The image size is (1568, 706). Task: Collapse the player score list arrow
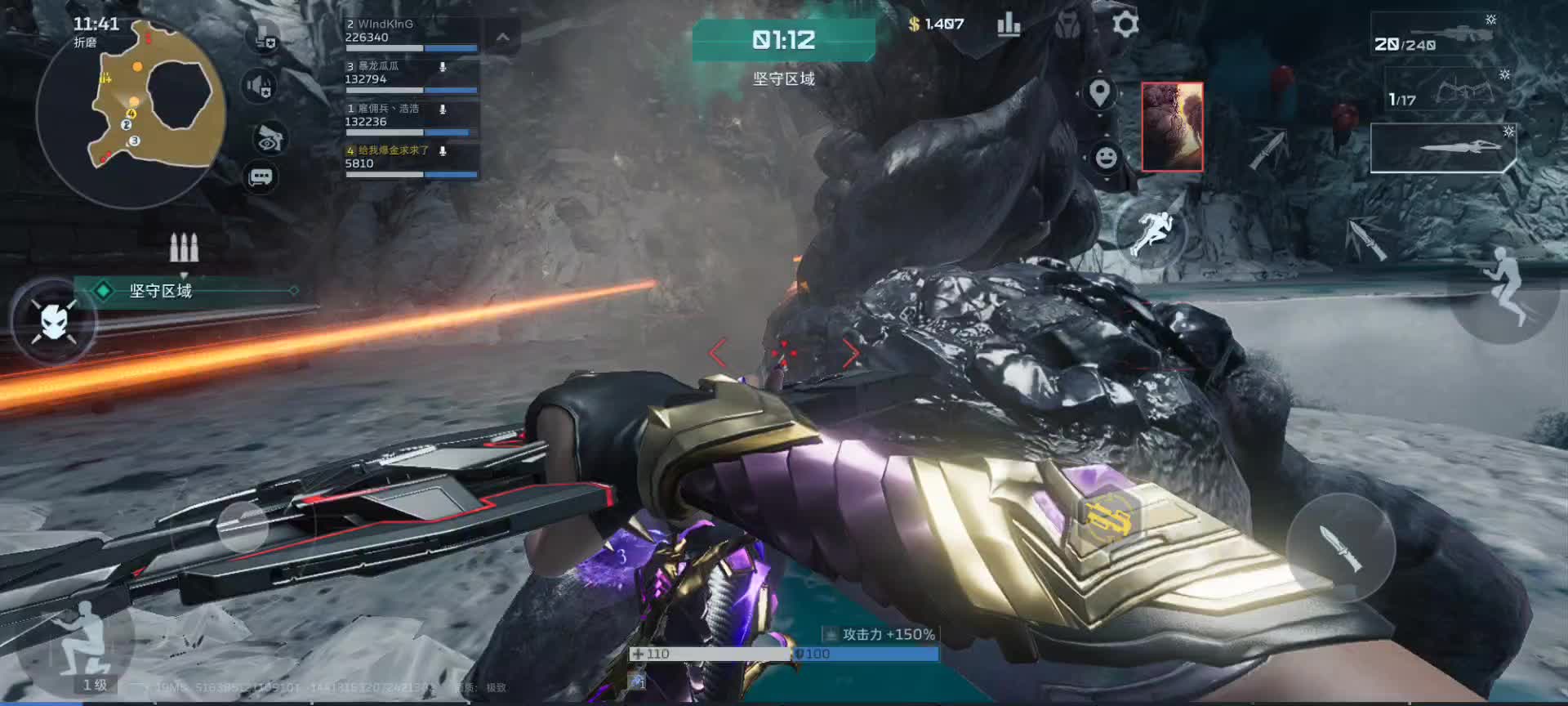point(503,38)
